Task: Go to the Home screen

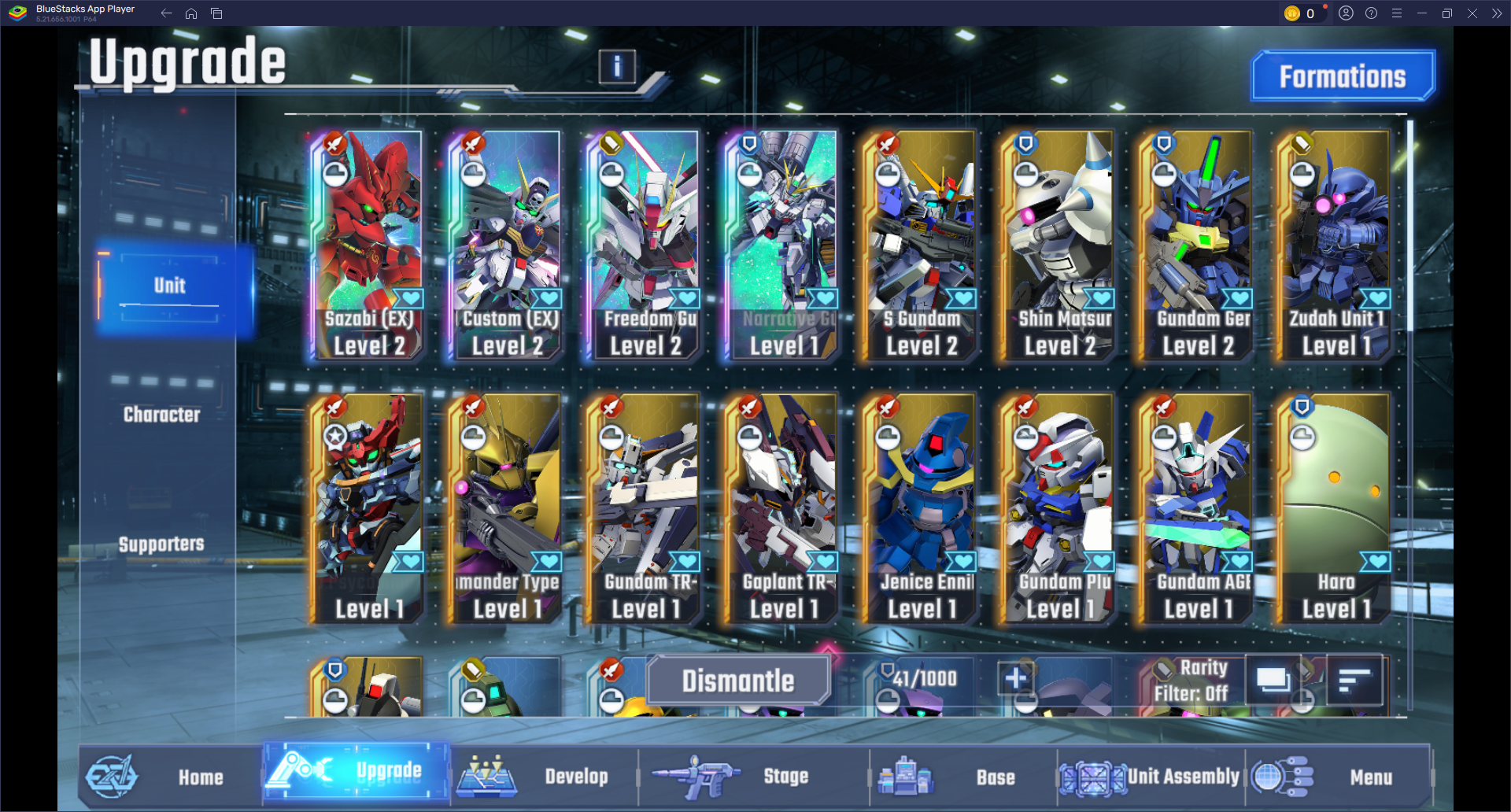Action: (x=200, y=777)
